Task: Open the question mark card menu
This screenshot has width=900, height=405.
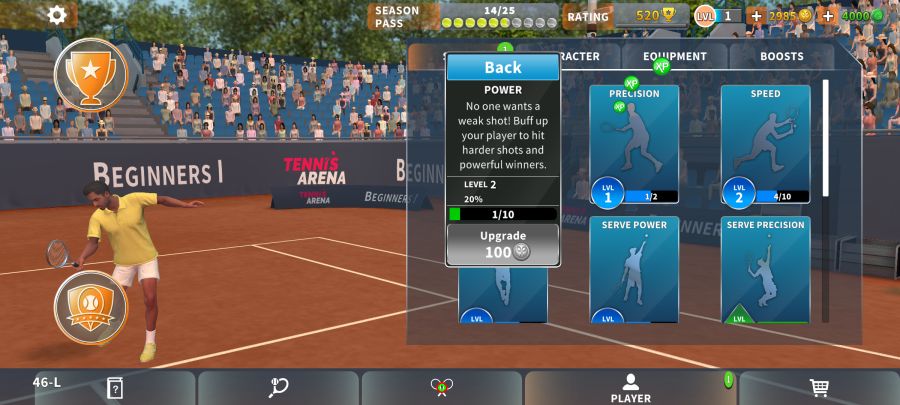Action: pos(115,388)
